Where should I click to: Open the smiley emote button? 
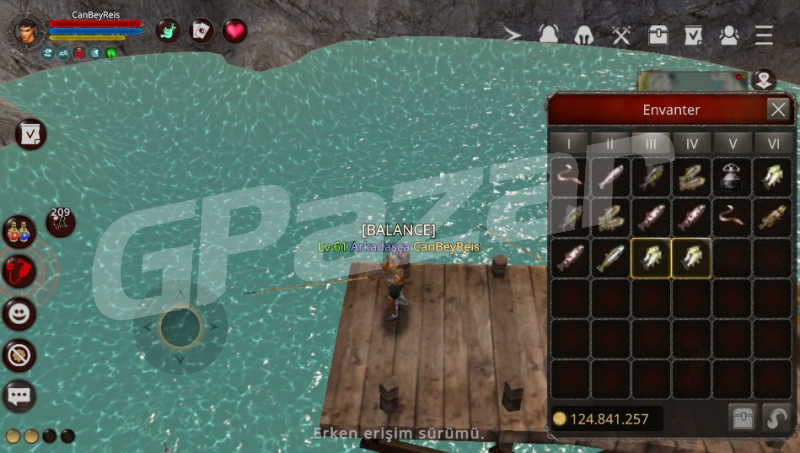[x=19, y=313]
